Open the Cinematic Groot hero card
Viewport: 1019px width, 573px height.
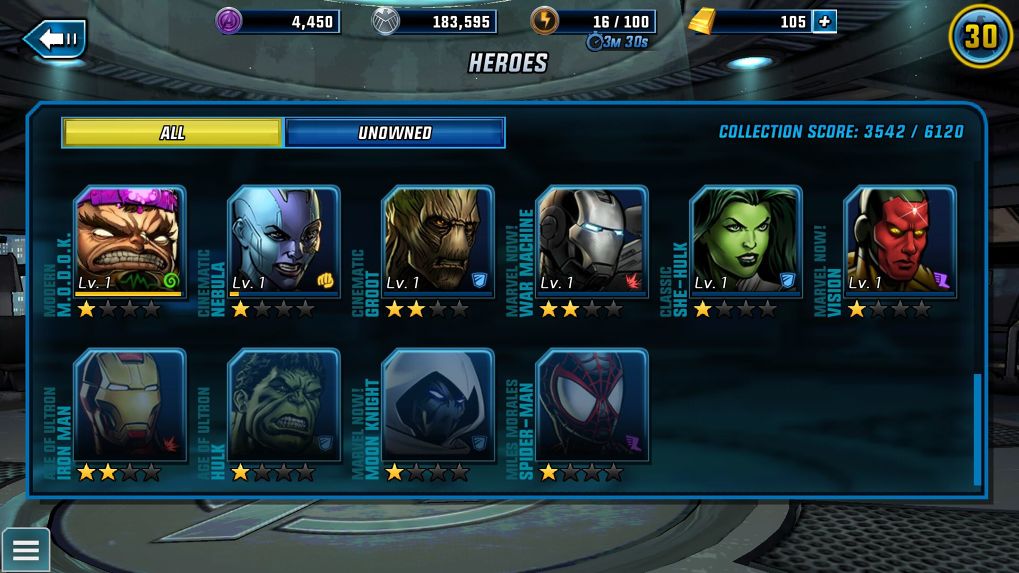[438, 241]
